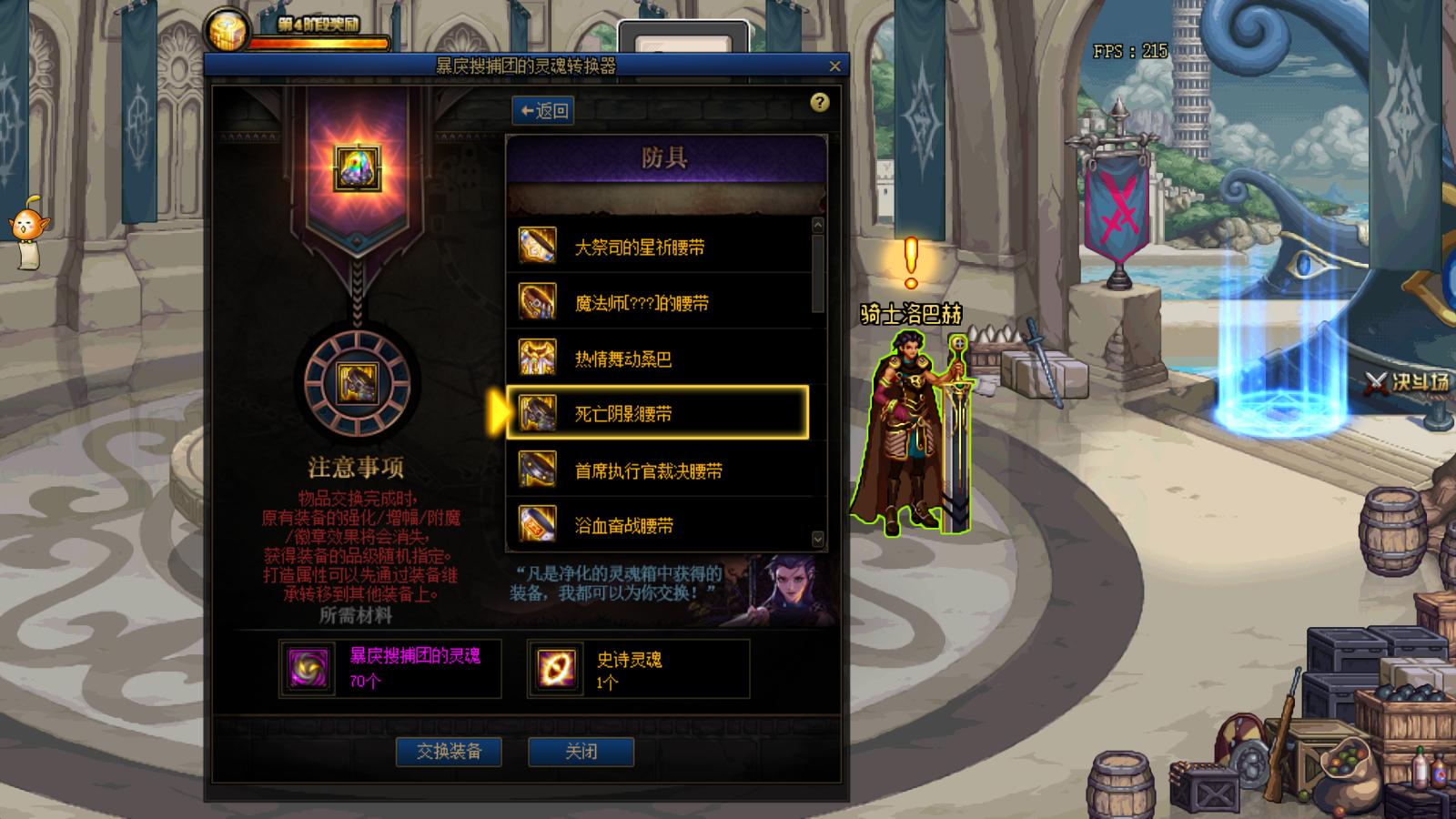Viewport: 1456px width, 819px height.
Task: Select the 首席执行官裁决腰带 icon
Action: (538, 467)
